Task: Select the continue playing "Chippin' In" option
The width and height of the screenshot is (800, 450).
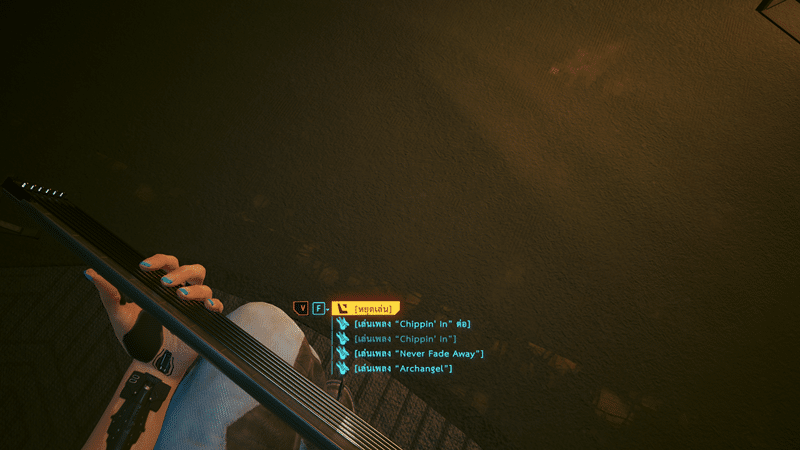Action: [x=412, y=324]
